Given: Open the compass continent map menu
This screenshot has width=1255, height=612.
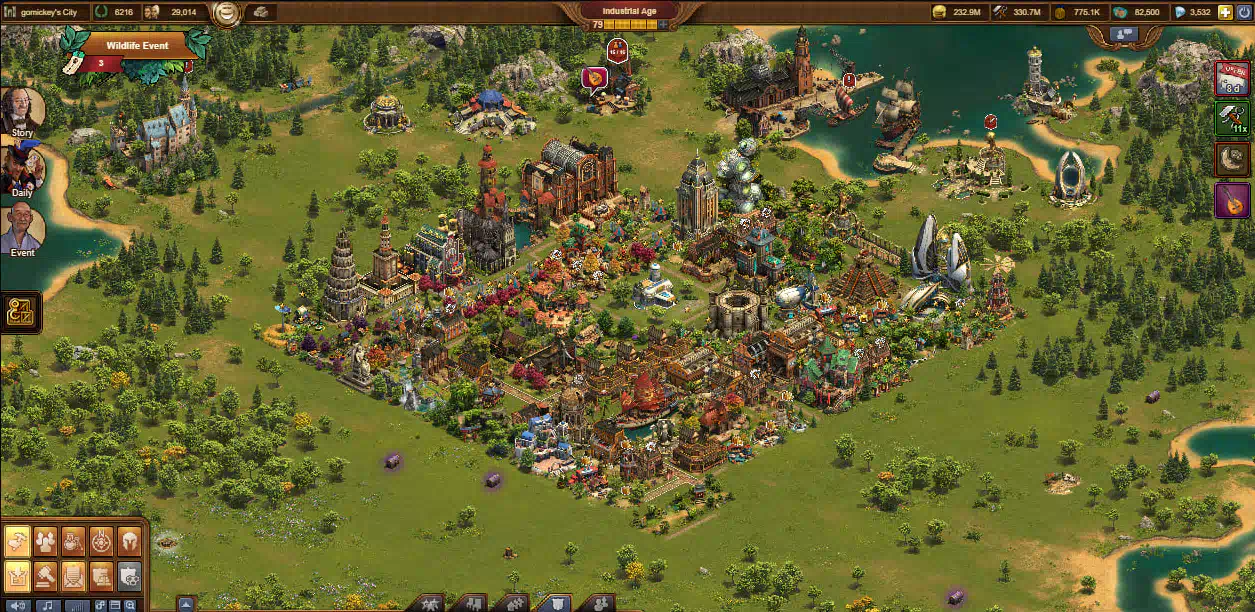Looking at the screenshot, I should pyautogui.click(x=102, y=541).
